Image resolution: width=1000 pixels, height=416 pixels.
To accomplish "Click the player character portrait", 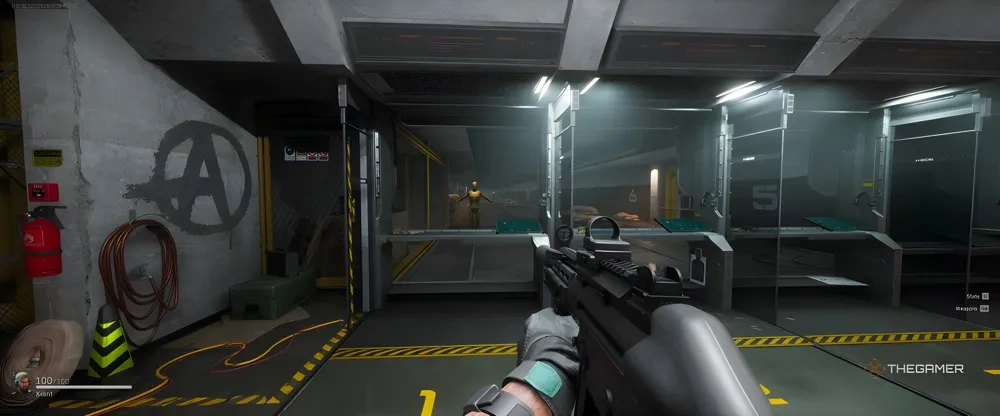I will pyautogui.click(x=21, y=385).
